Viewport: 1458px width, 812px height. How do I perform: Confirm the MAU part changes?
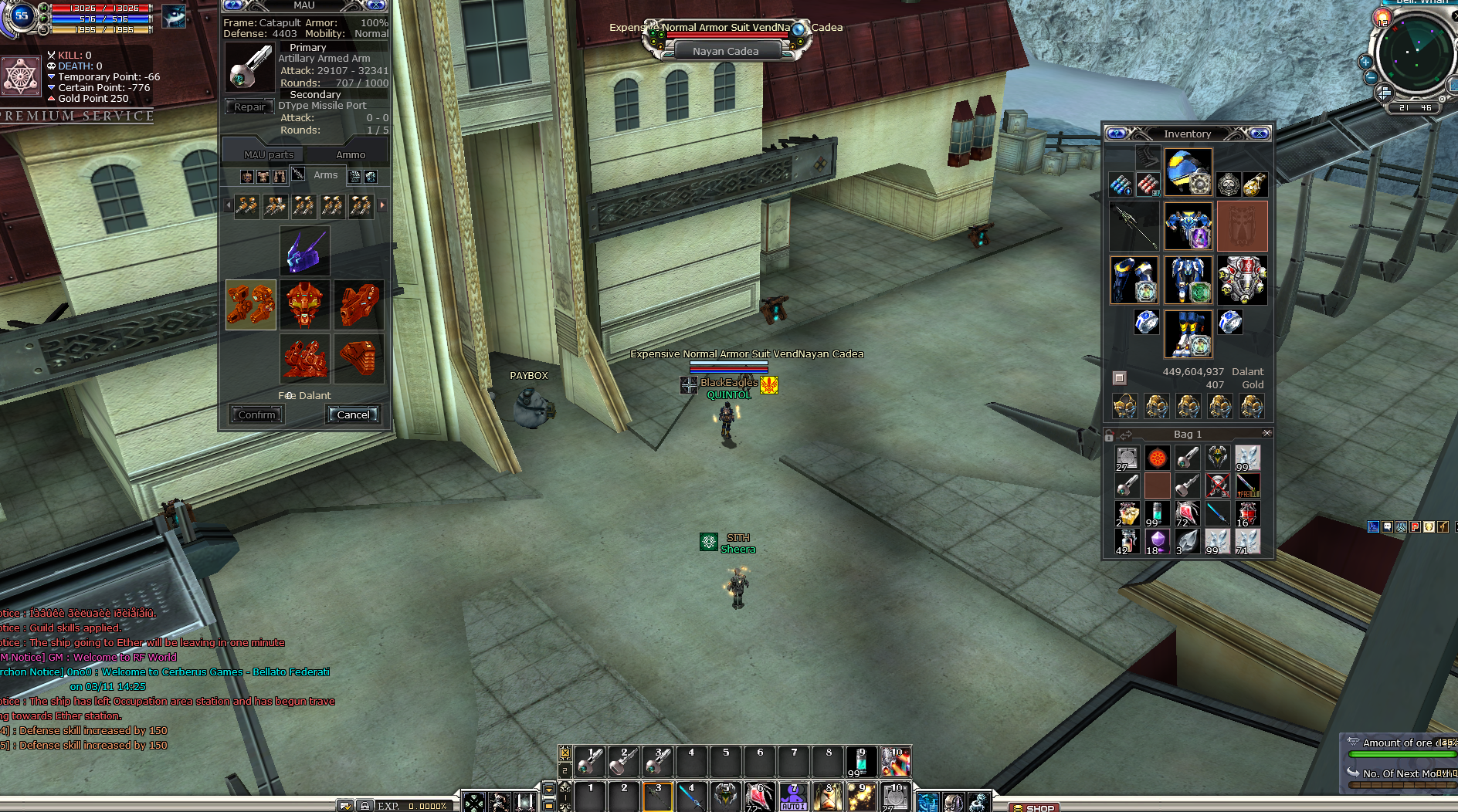coord(256,414)
